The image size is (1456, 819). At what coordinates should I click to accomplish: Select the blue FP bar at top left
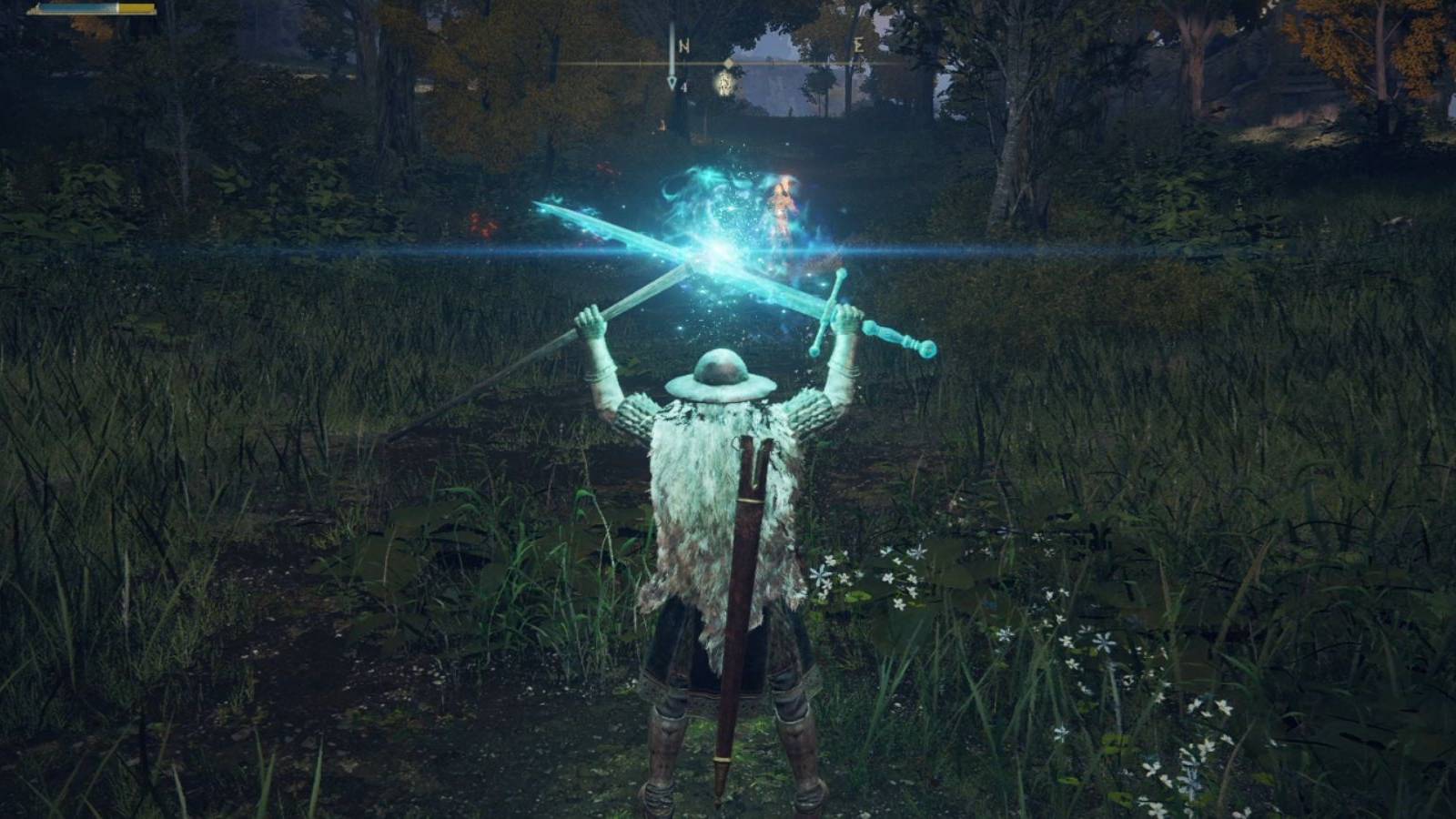[x=82, y=12]
